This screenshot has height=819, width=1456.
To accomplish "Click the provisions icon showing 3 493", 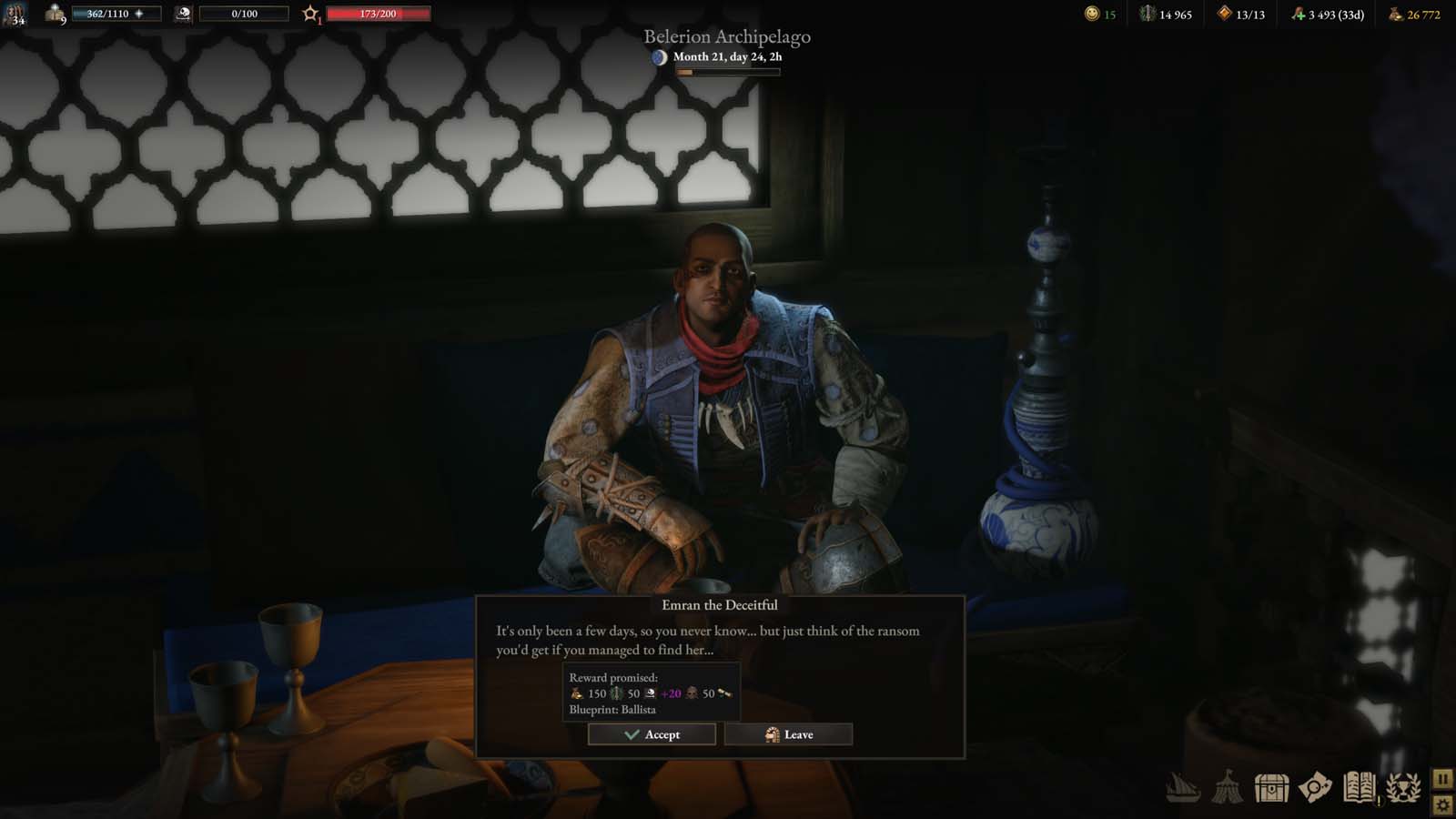I will 1299,15.
